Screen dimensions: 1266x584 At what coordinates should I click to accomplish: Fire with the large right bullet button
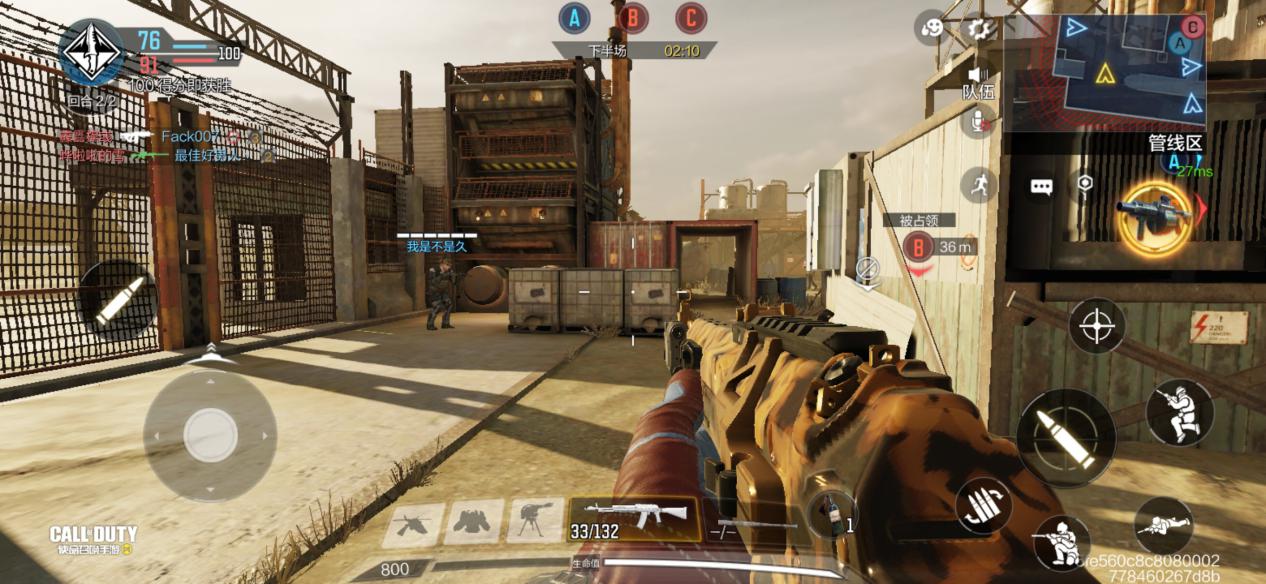click(1065, 438)
